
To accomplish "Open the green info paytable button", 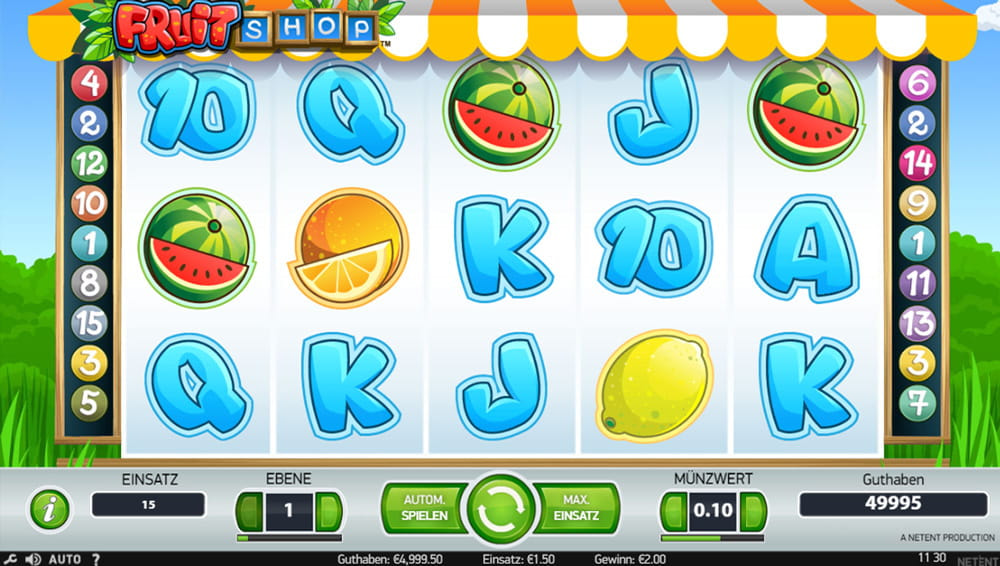I will pos(49,510).
